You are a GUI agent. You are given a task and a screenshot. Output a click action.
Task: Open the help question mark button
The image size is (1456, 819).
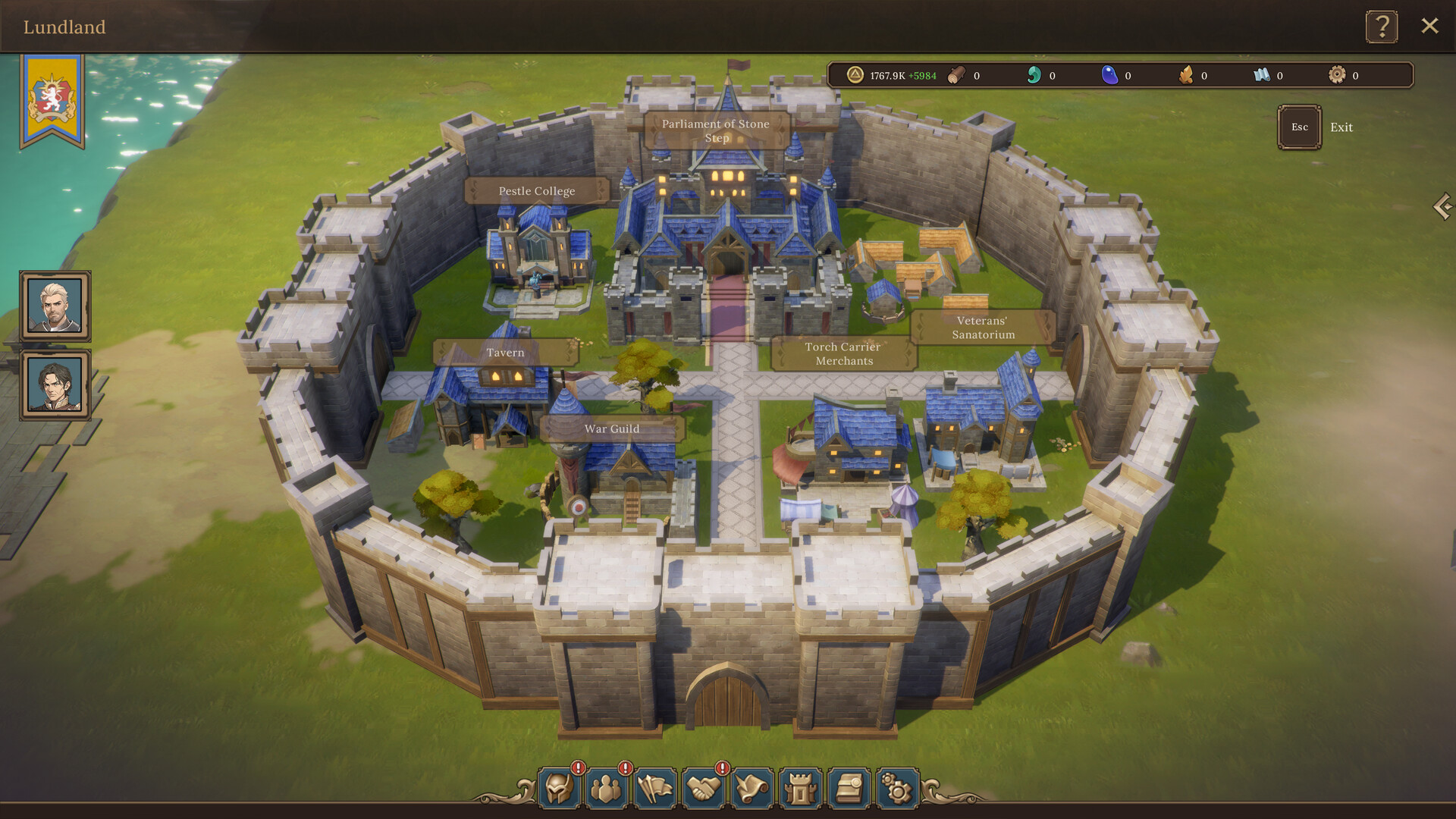(1383, 27)
